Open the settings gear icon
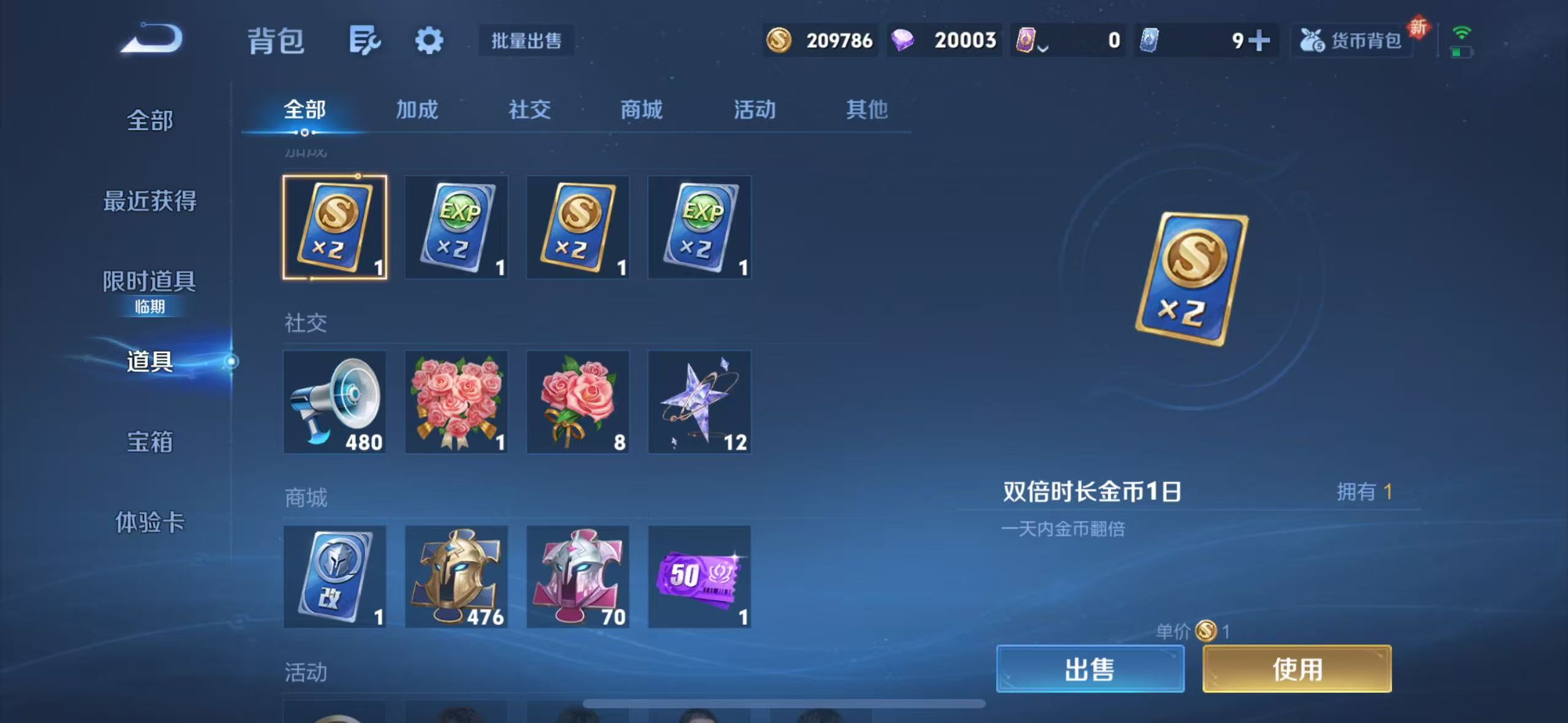Screen dimensions: 1568x723 pos(429,39)
